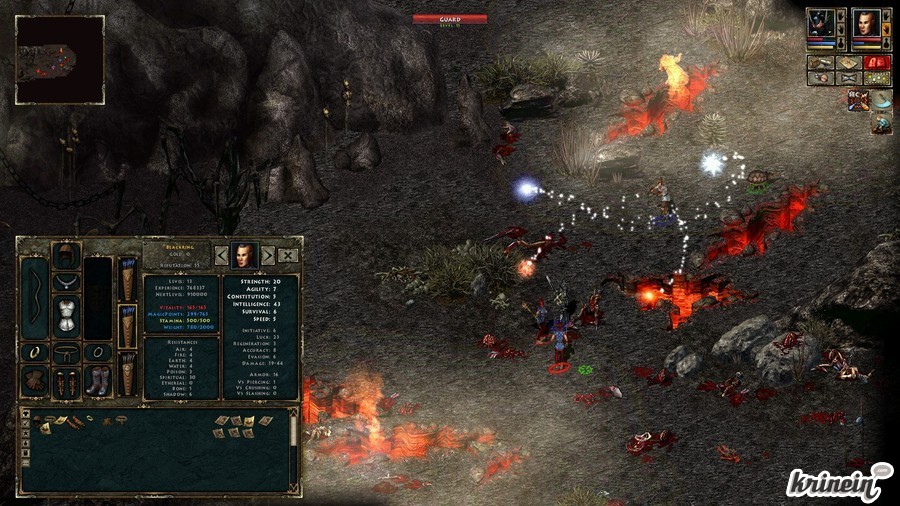Select the equipped gloves slot
The width and height of the screenshot is (900, 506).
pyautogui.click(x=33, y=381)
